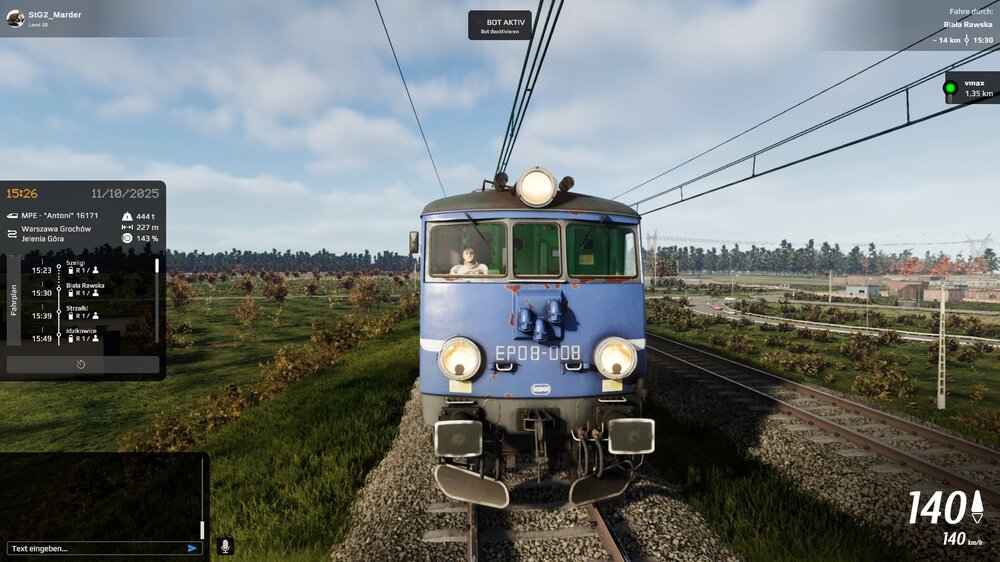This screenshot has width=1000, height=562.
Task: Click the timetable reset clock button
Action: click(81, 364)
